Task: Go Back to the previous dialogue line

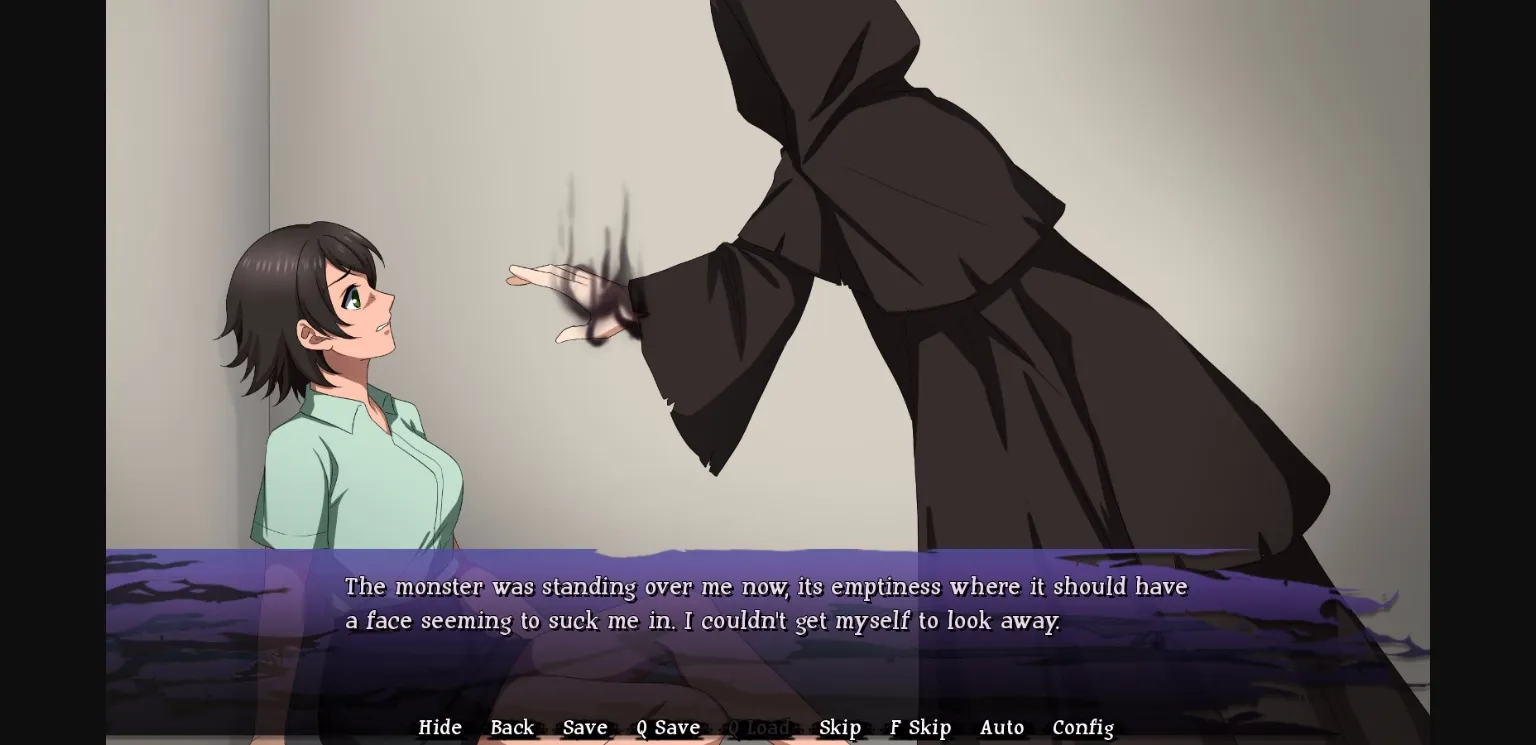Action: 512,727
